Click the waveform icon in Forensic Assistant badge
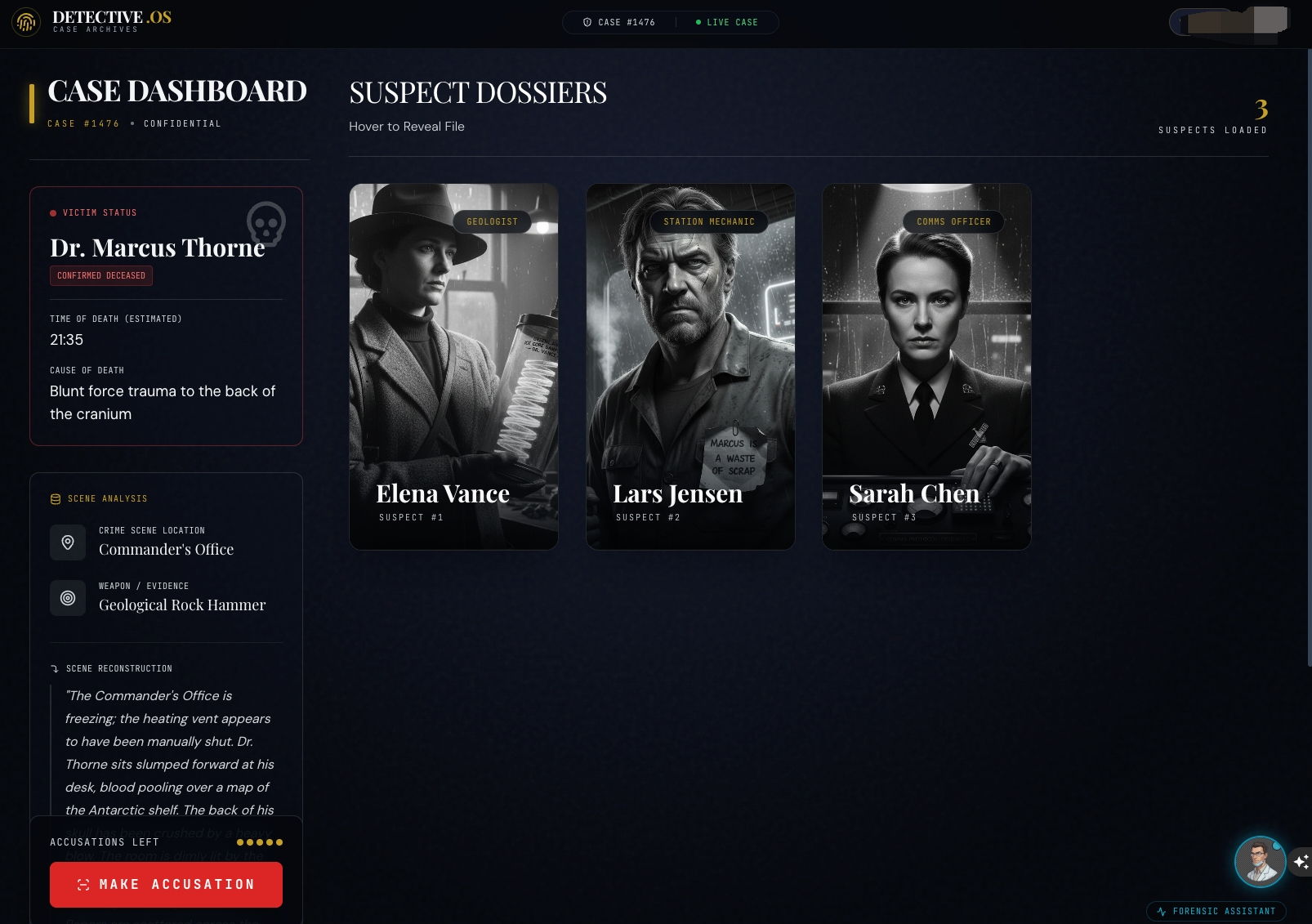This screenshot has height=924, width=1312. pyautogui.click(x=1161, y=911)
